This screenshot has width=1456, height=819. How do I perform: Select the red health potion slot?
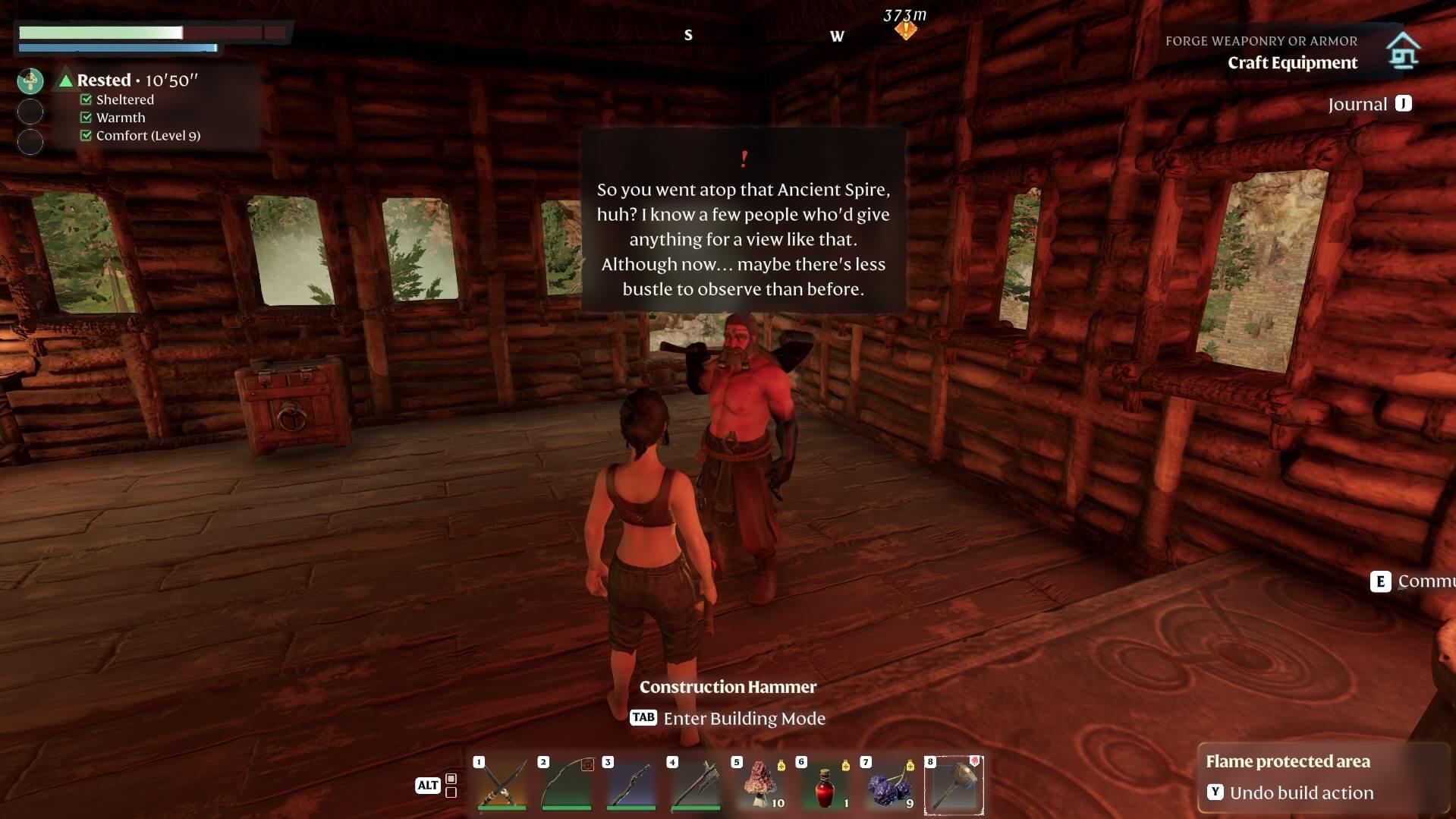point(825,786)
